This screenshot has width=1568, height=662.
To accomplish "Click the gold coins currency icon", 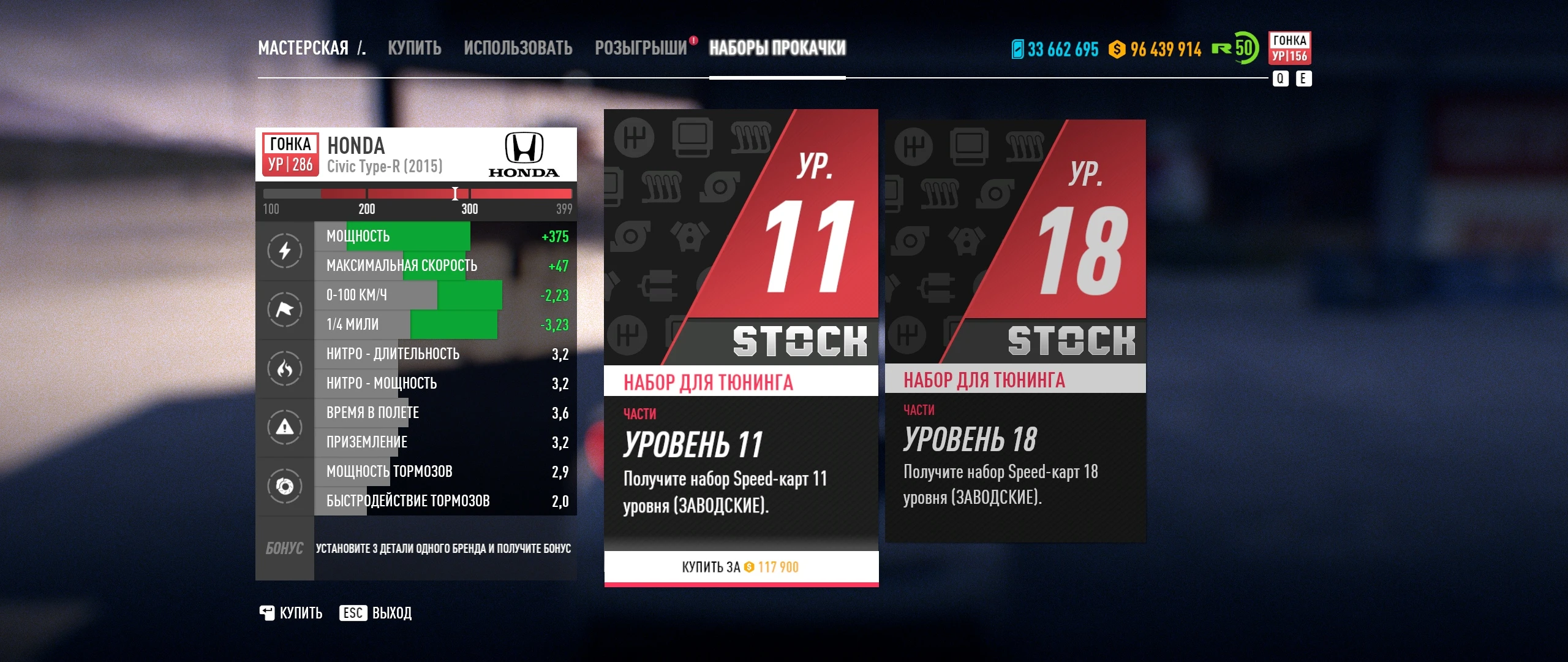I will (x=1118, y=49).
